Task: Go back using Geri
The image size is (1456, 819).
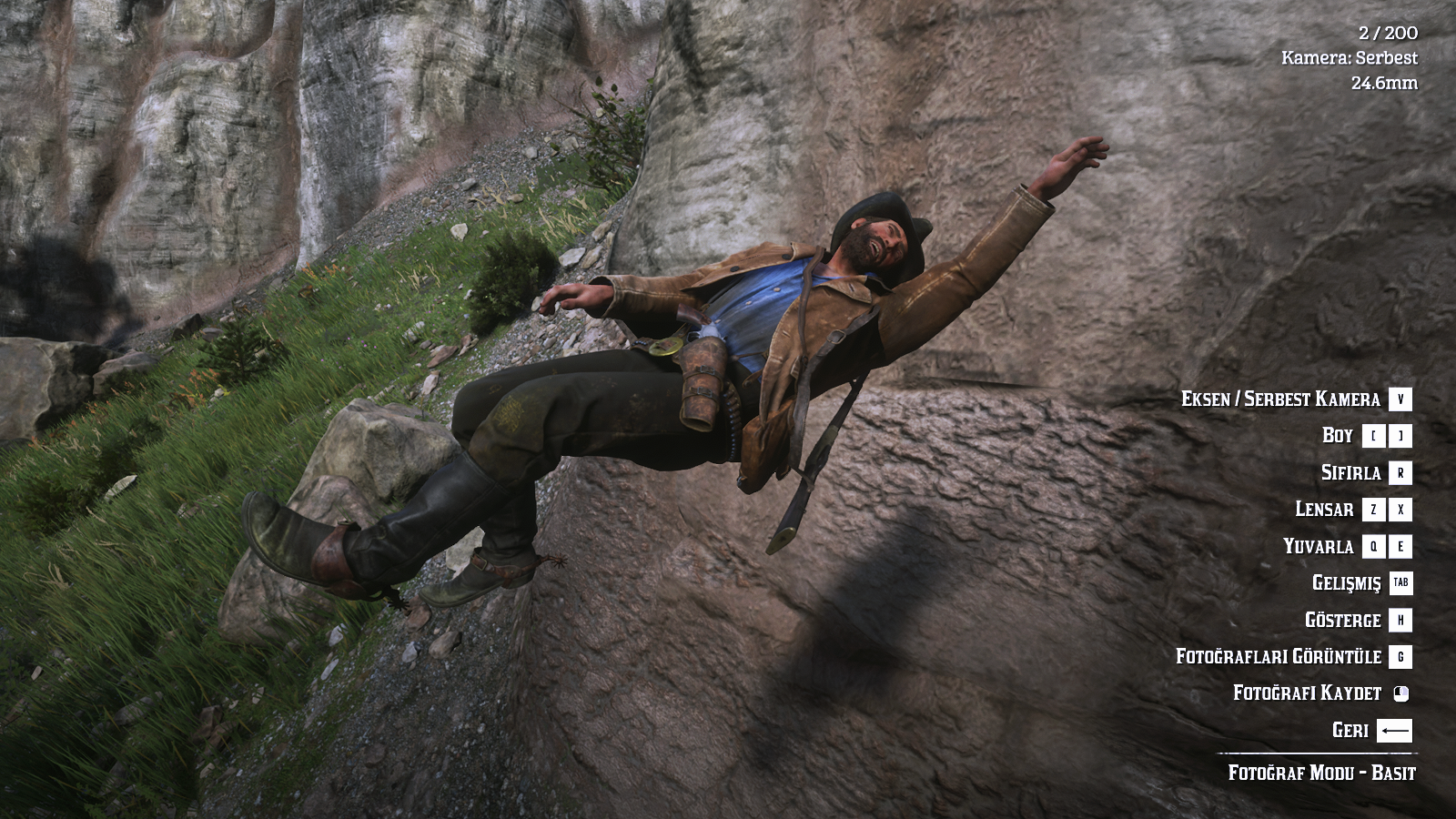Action: [1350, 731]
